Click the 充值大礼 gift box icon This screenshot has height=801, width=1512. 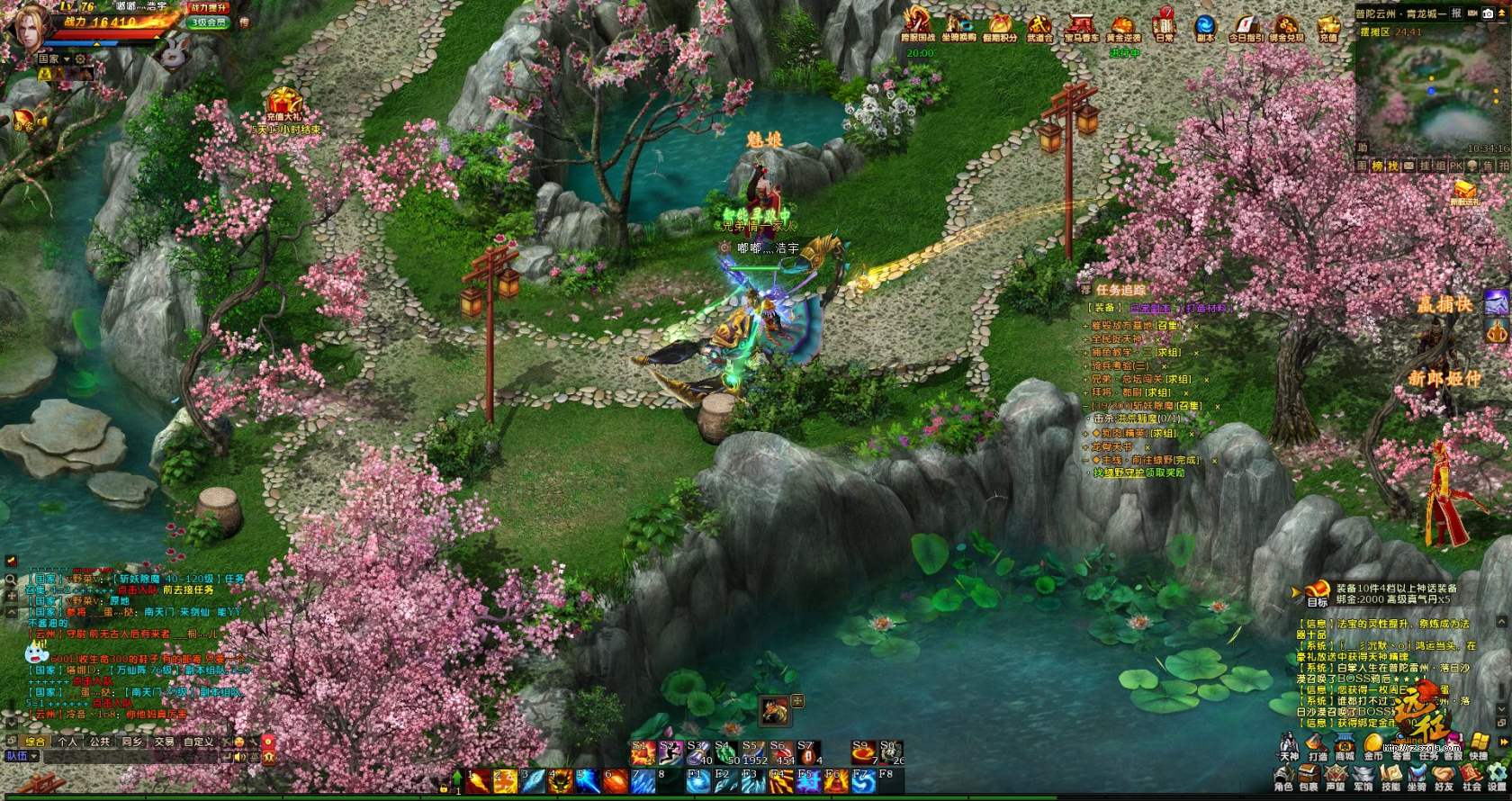pyautogui.click(x=284, y=102)
